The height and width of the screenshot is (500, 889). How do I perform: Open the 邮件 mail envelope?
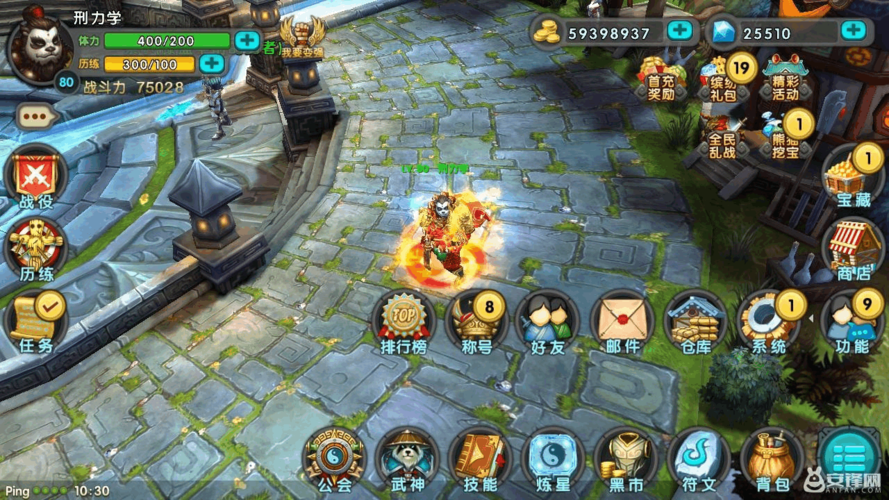622,320
